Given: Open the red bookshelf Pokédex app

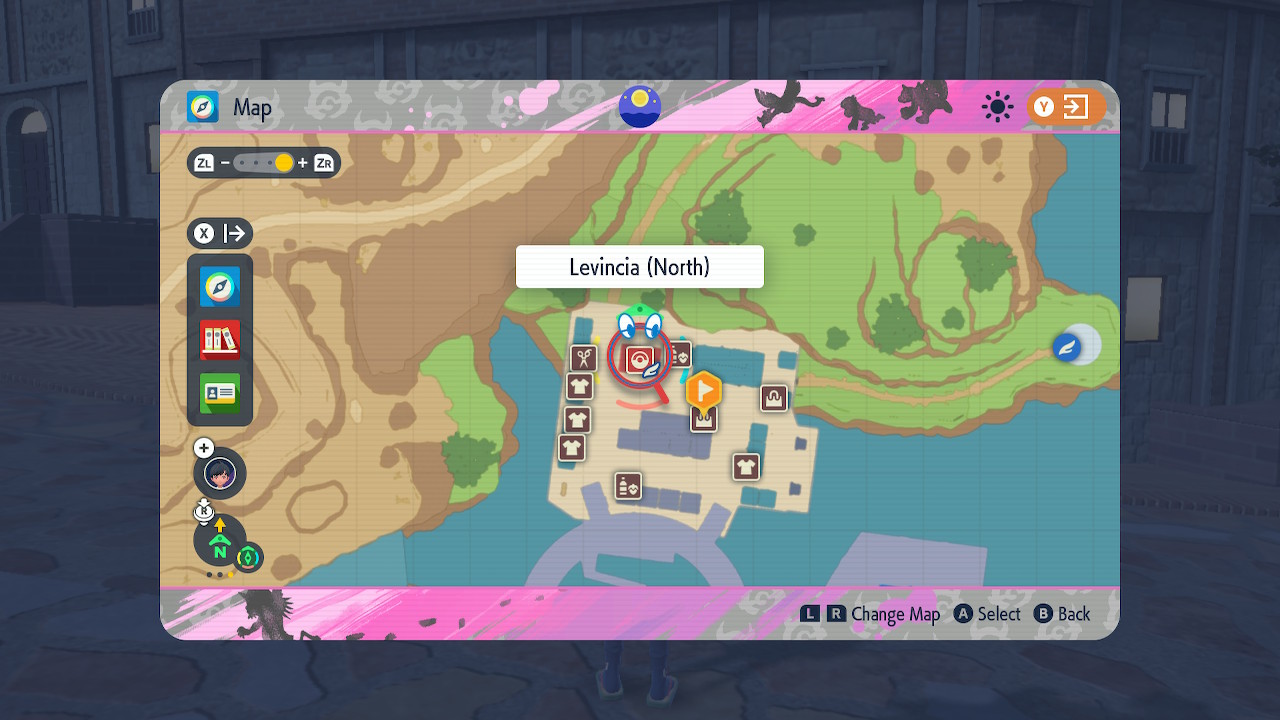Looking at the screenshot, I should coord(220,340).
